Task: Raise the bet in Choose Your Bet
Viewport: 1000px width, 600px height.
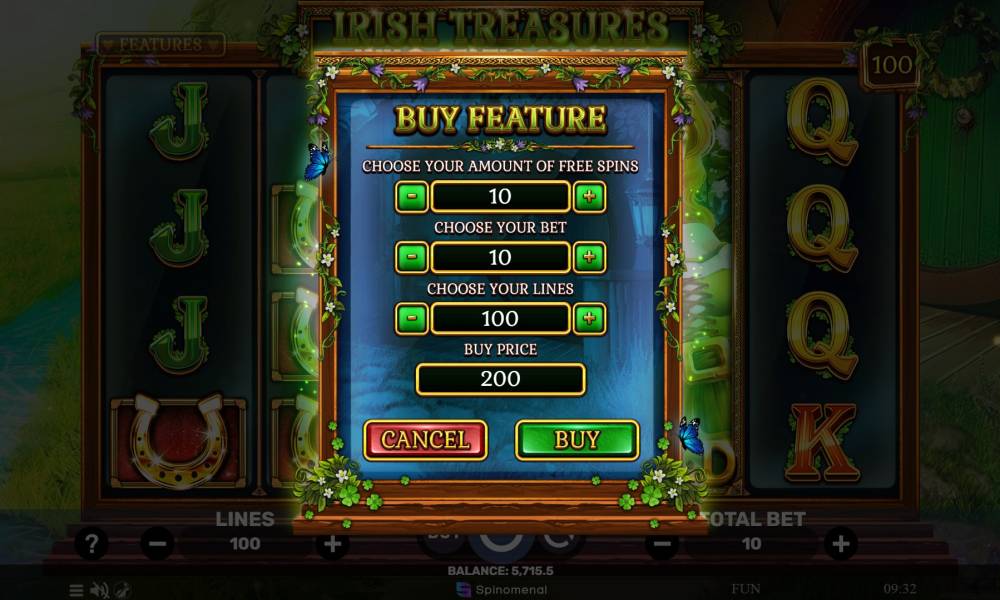Action: (x=589, y=257)
